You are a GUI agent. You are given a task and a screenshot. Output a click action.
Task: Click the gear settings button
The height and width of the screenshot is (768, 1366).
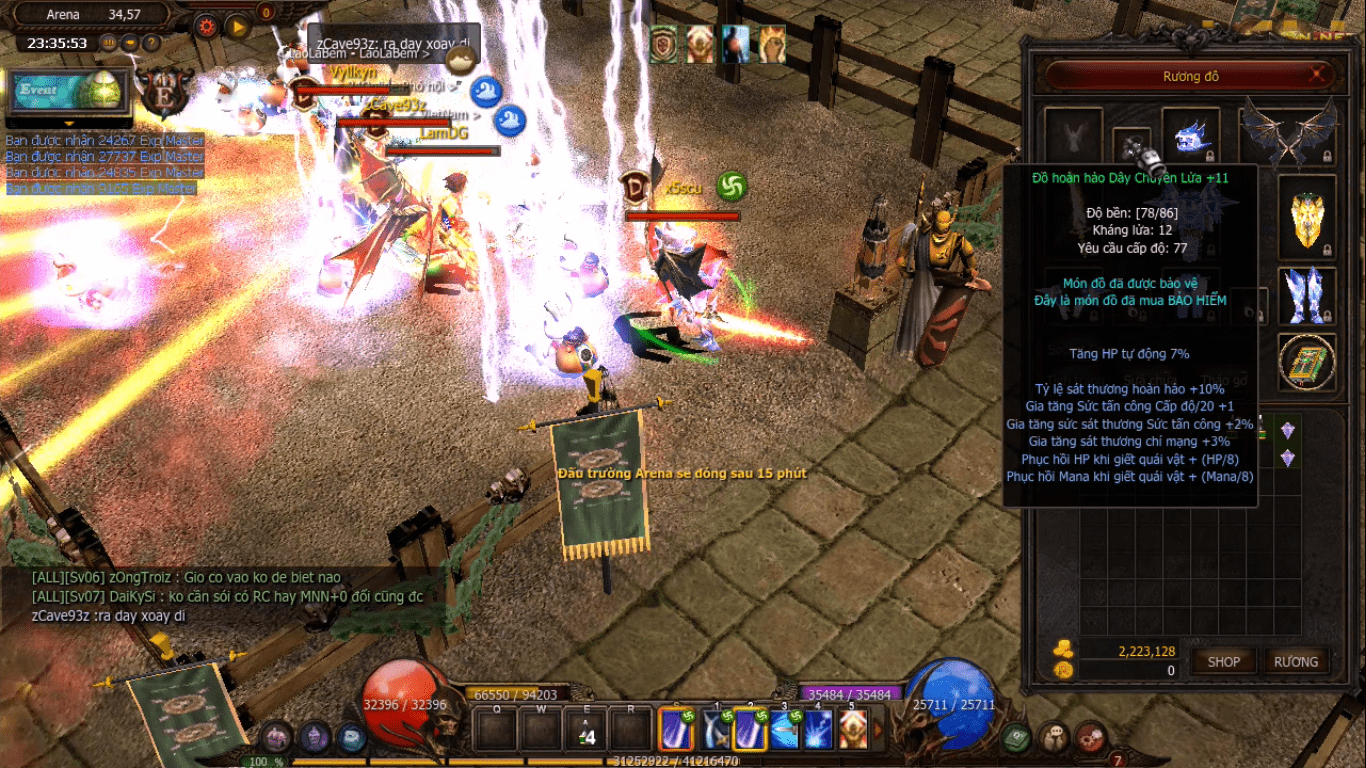pos(207,26)
